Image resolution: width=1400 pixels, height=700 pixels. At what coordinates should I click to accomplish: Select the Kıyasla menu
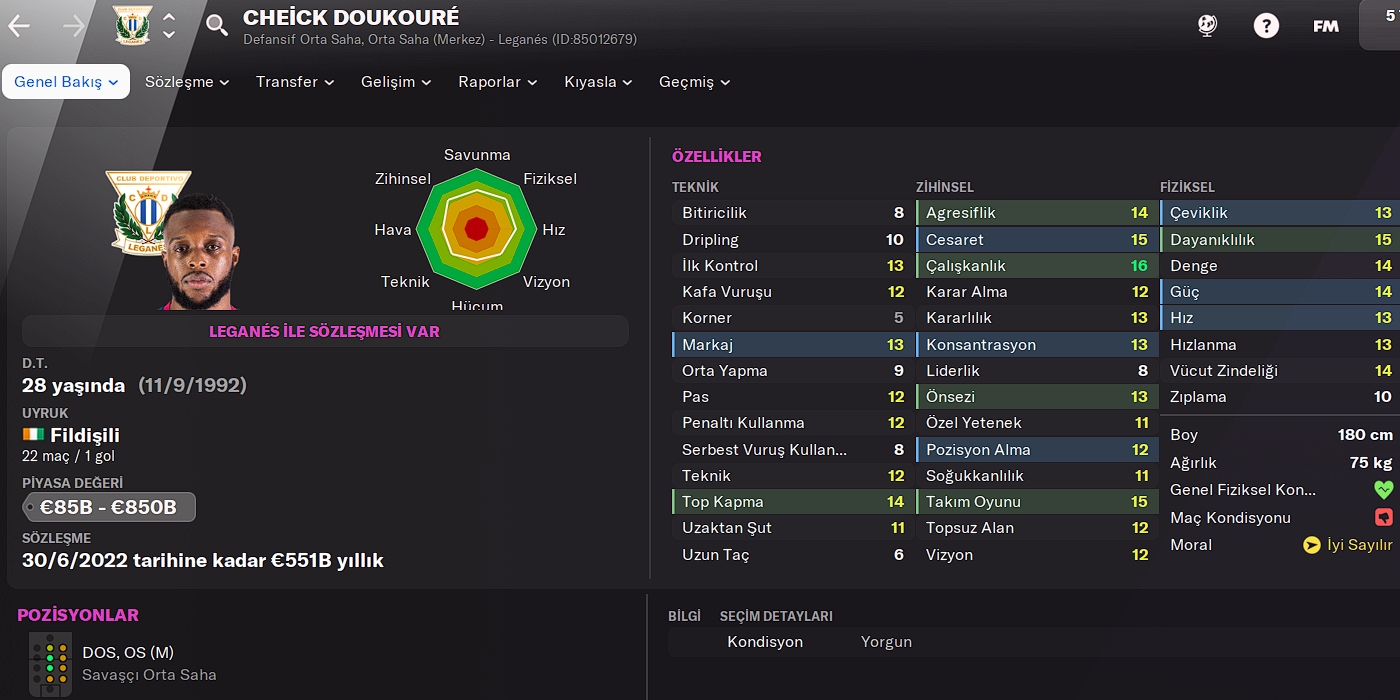(x=600, y=82)
